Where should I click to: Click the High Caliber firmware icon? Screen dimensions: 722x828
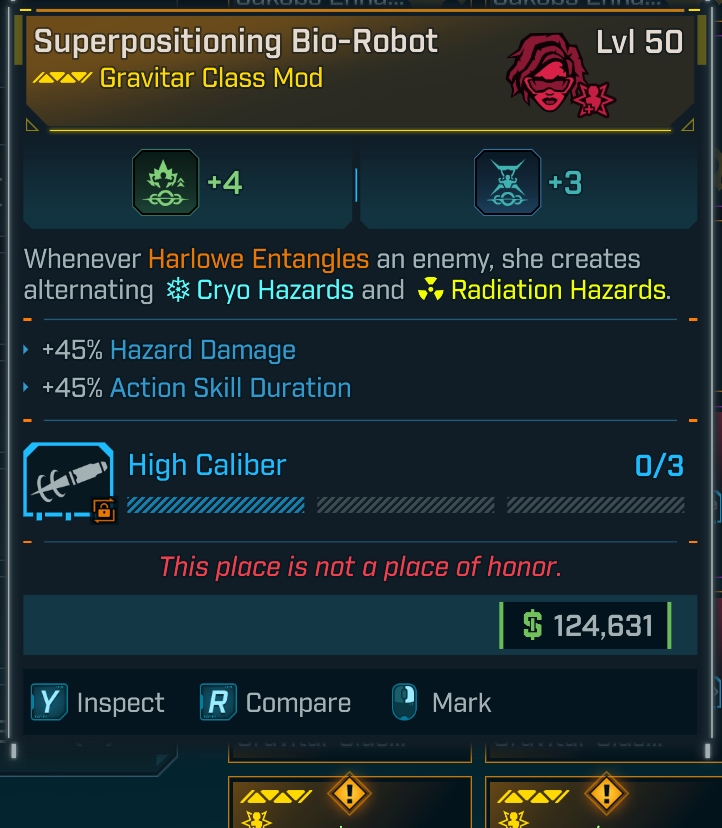69,482
